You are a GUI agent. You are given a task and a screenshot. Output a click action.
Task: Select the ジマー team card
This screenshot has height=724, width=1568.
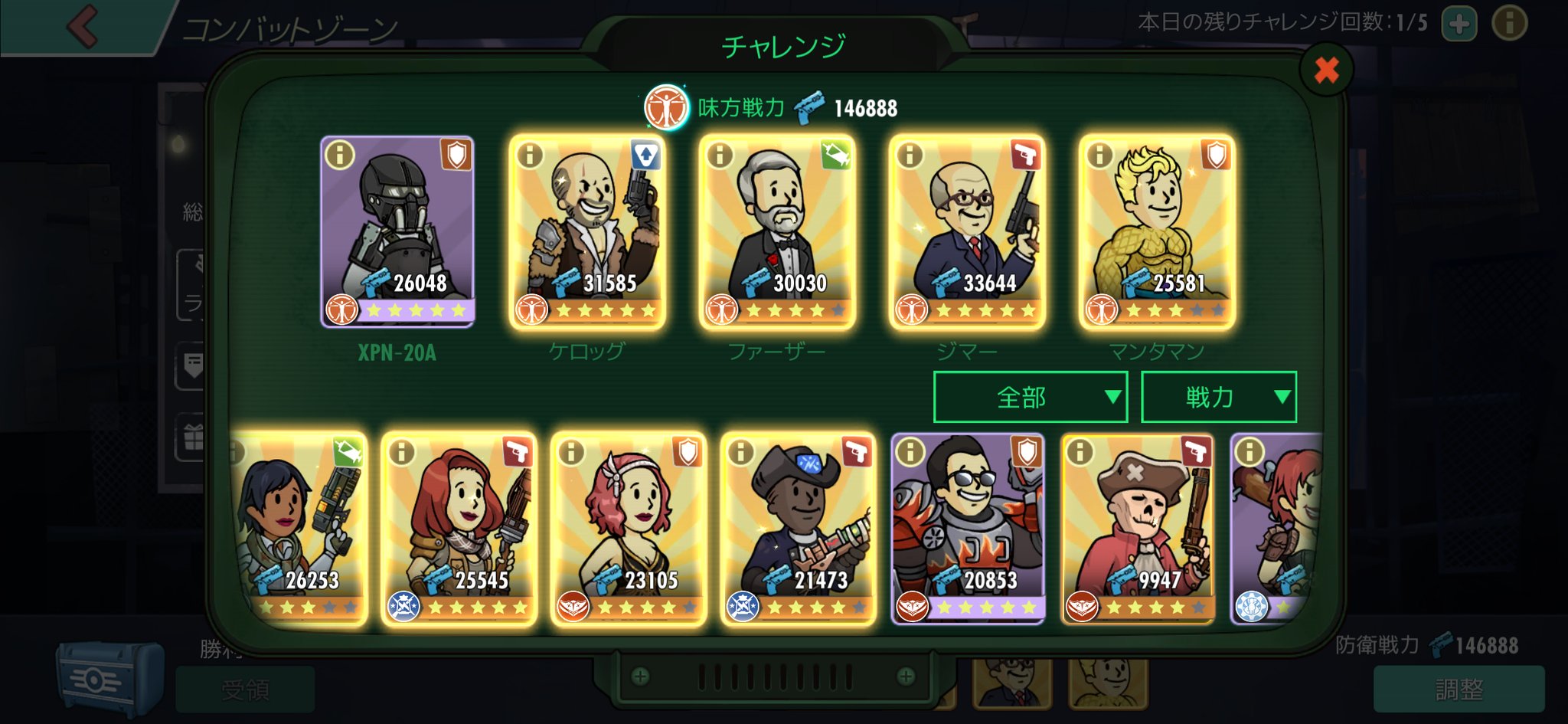[967, 230]
